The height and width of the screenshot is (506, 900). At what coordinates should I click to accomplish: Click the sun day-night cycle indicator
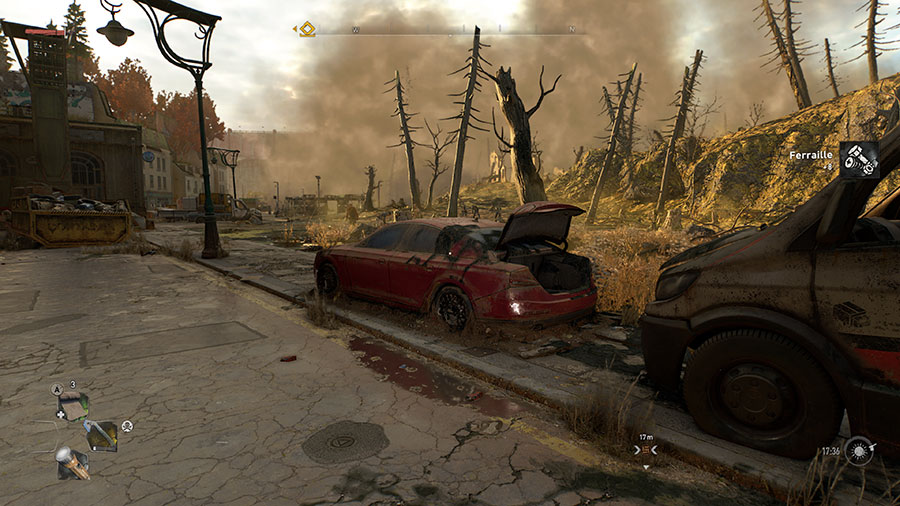click(859, 451)
